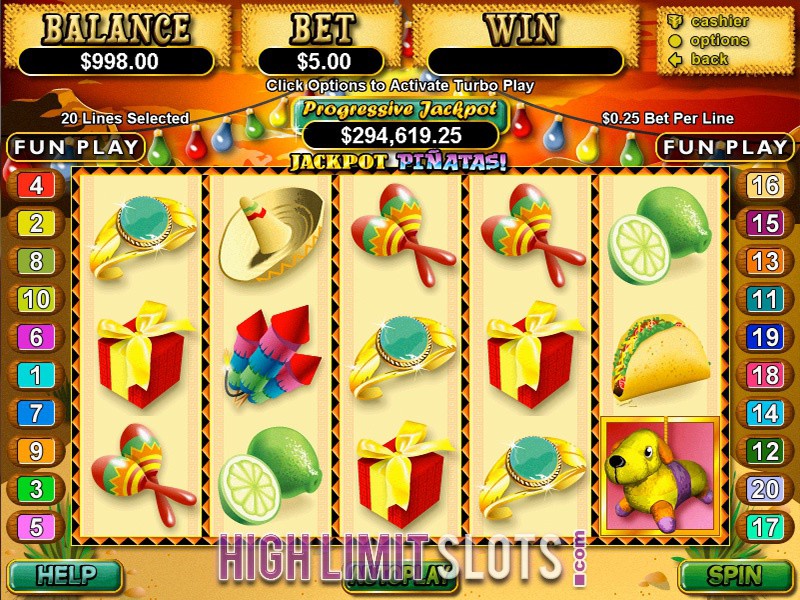
Task: Choose payline number 16
Action: pos(765,185)
